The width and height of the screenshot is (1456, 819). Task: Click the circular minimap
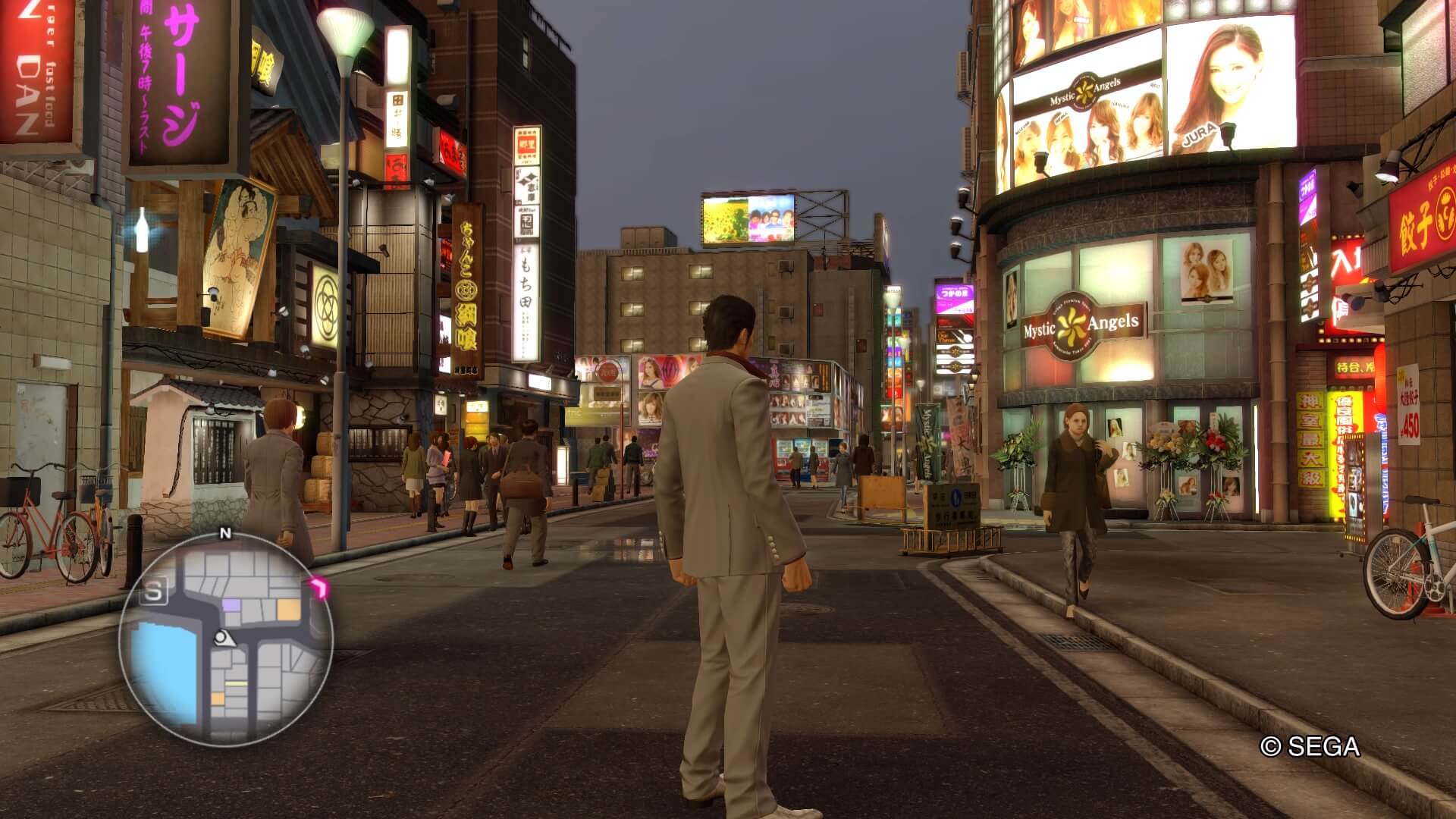(225, 639)
